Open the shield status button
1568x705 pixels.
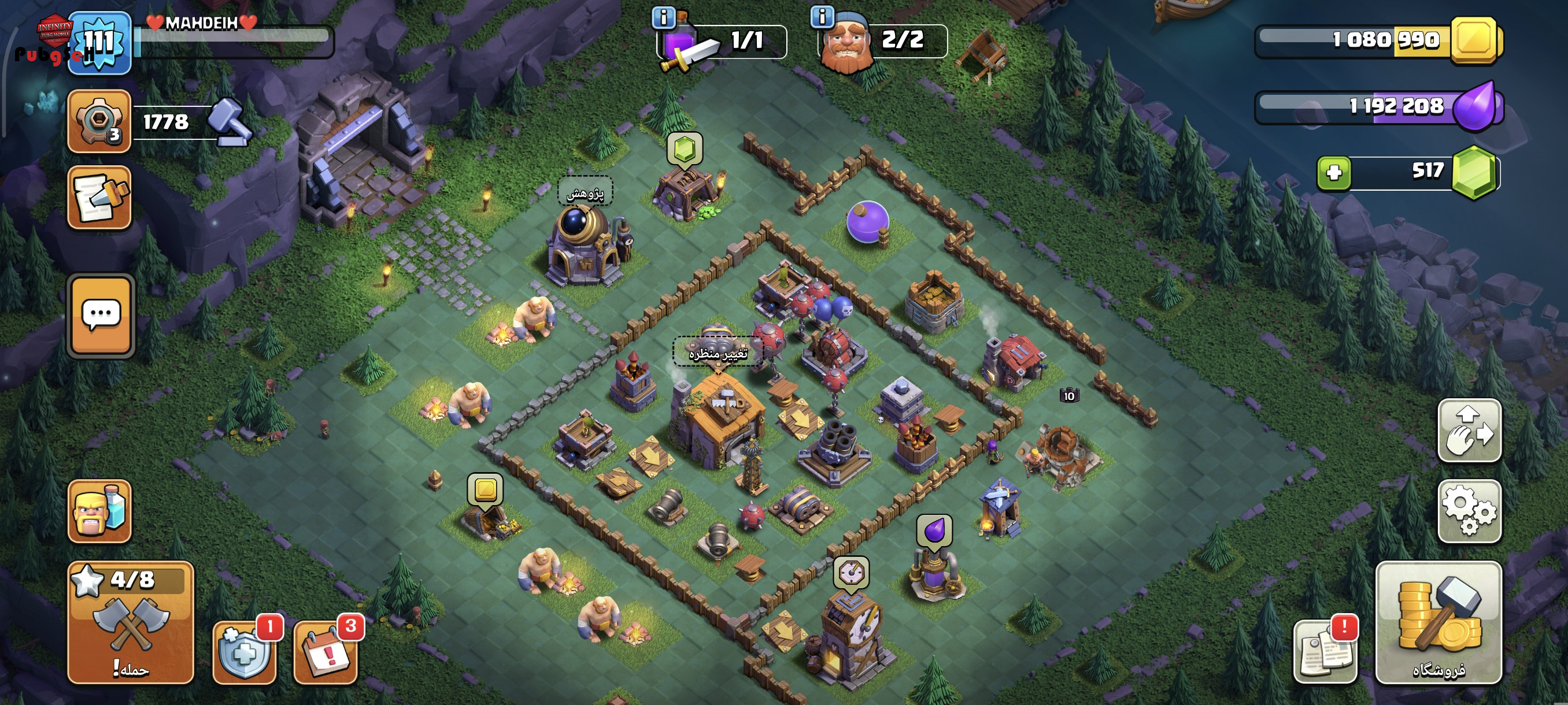[x=245, y=652]
